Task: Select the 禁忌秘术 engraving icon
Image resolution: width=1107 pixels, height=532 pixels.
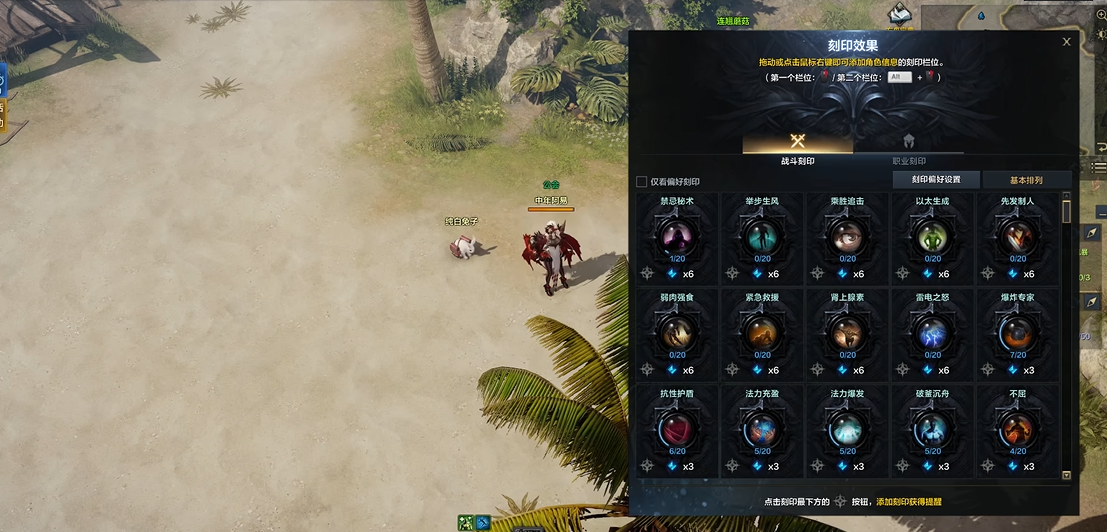Action: tap(677, 236)
